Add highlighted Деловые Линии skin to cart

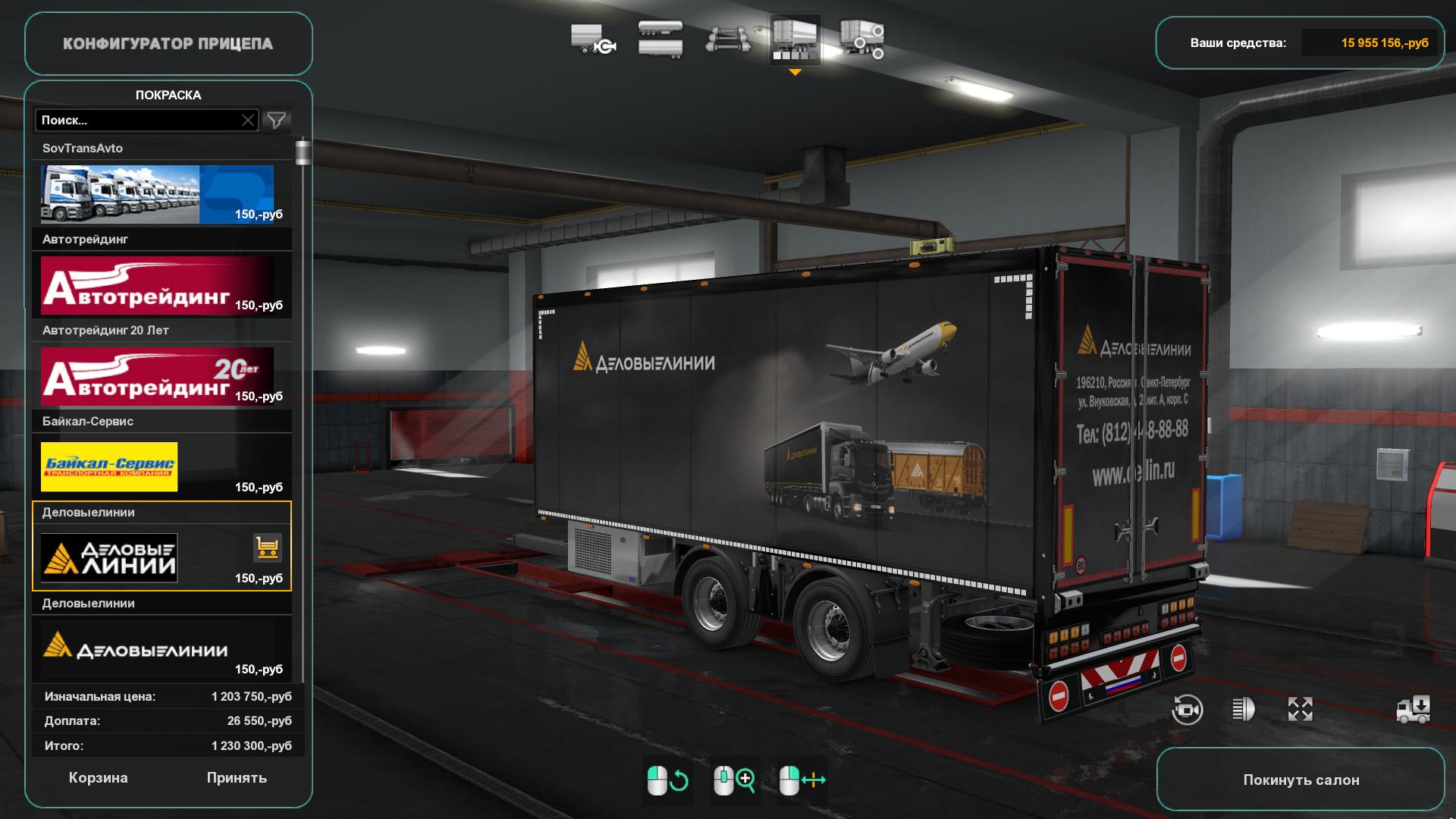pyautogui.click(x=267, y=548)
